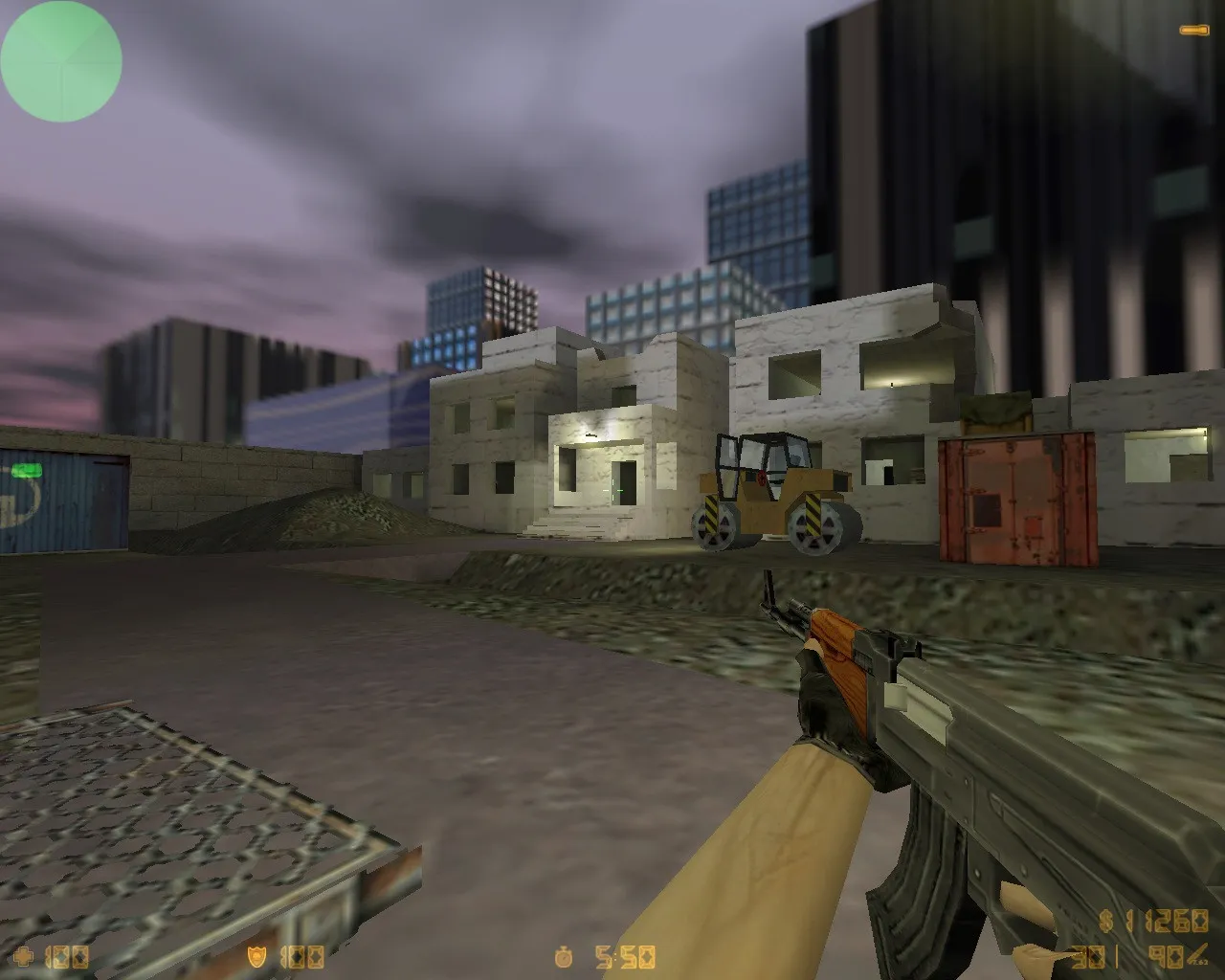Image resolution: width=1225 pixels, height=980 pixels.
Task: Click the armor shield icon
Action: click(x=256, y=955)
